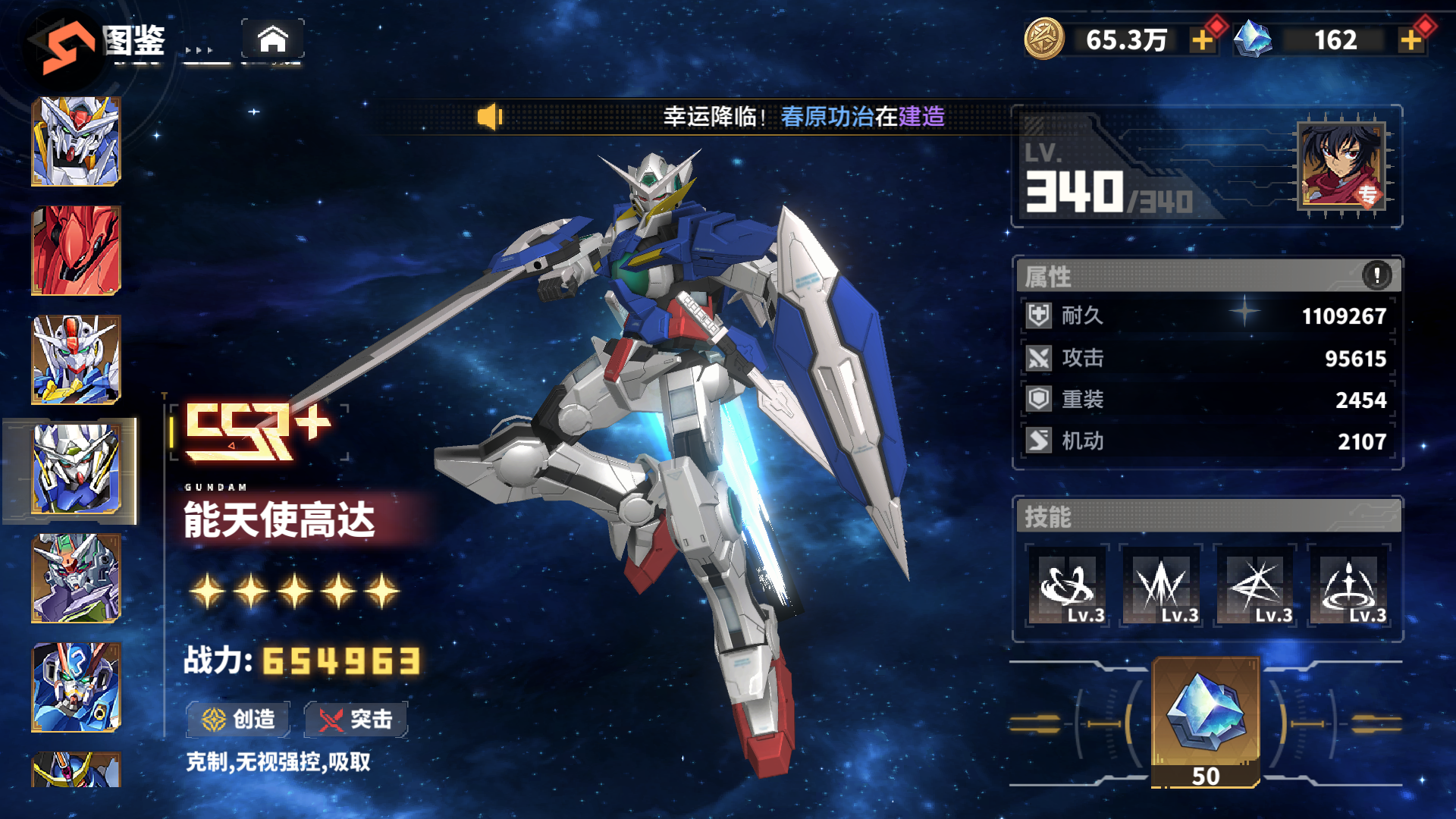This screenshot has width=1456, height=819.
Task: Open the SSR+ rarity badge
Action: coord(258,432)
